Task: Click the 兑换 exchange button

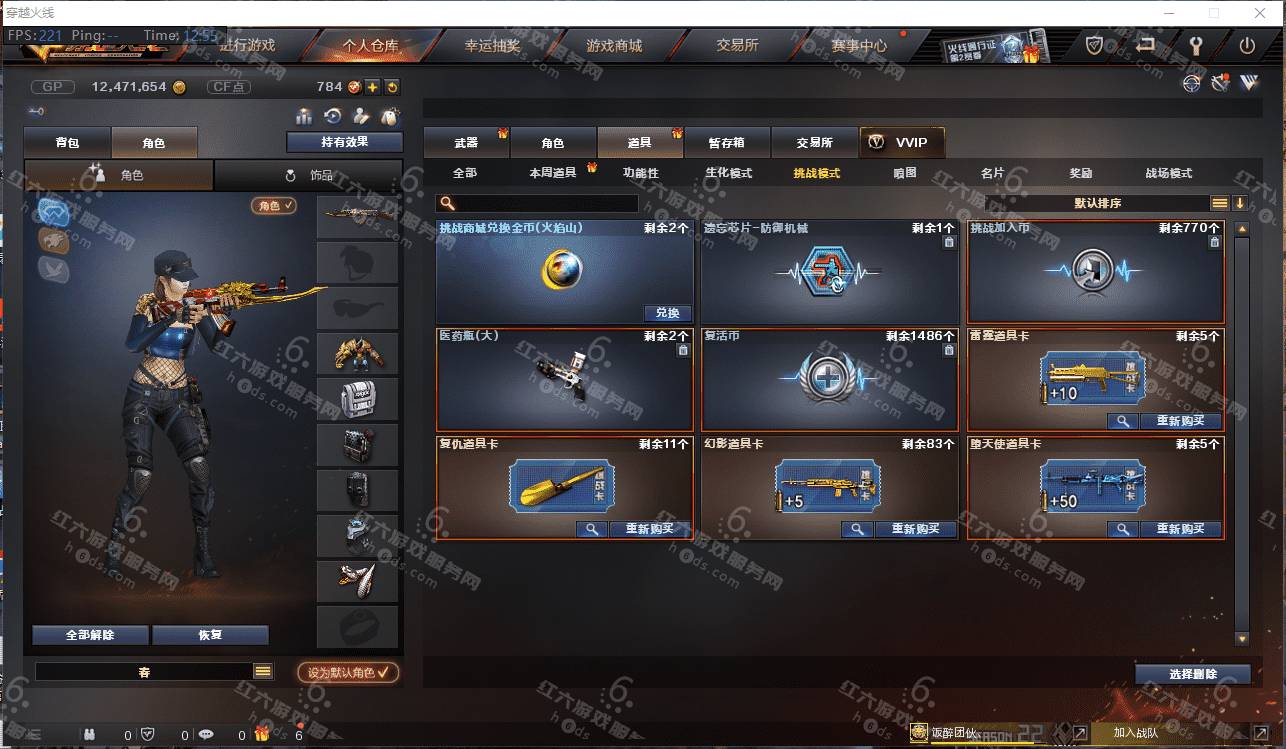Action: pyautogui.click(x=667, y=313)
